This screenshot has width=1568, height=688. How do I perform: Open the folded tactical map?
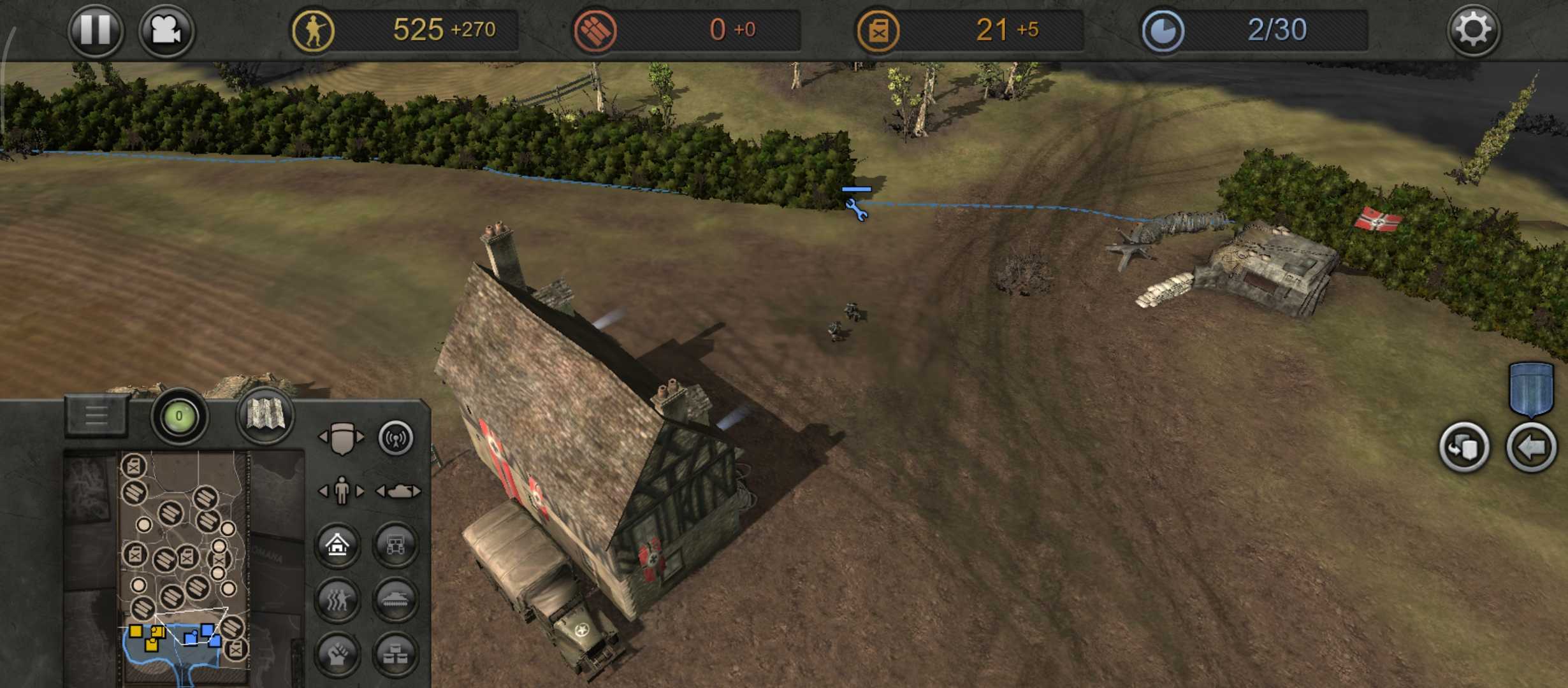tap(265, 415)
